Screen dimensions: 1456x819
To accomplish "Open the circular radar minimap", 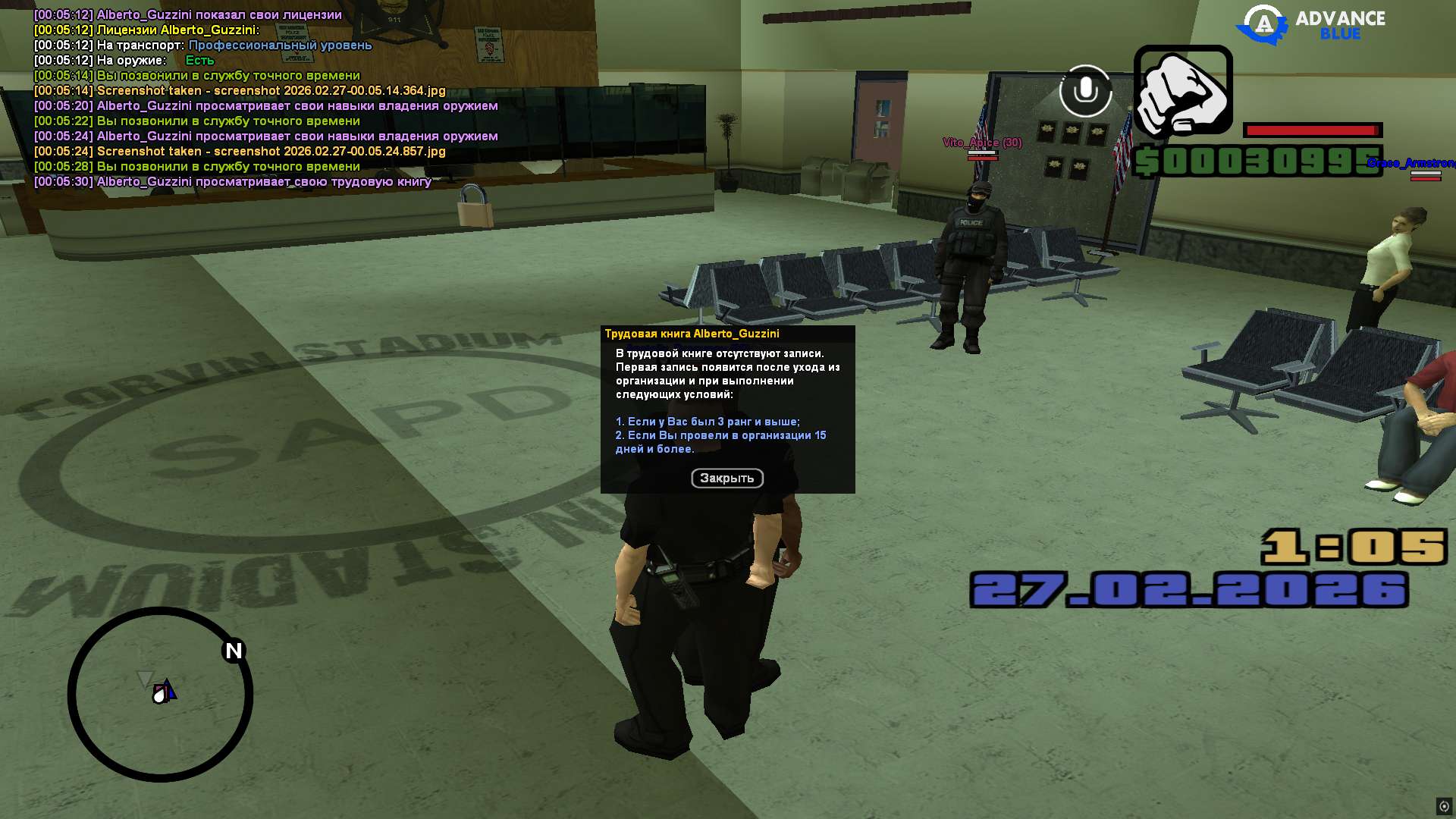I will tap(161, 694).
